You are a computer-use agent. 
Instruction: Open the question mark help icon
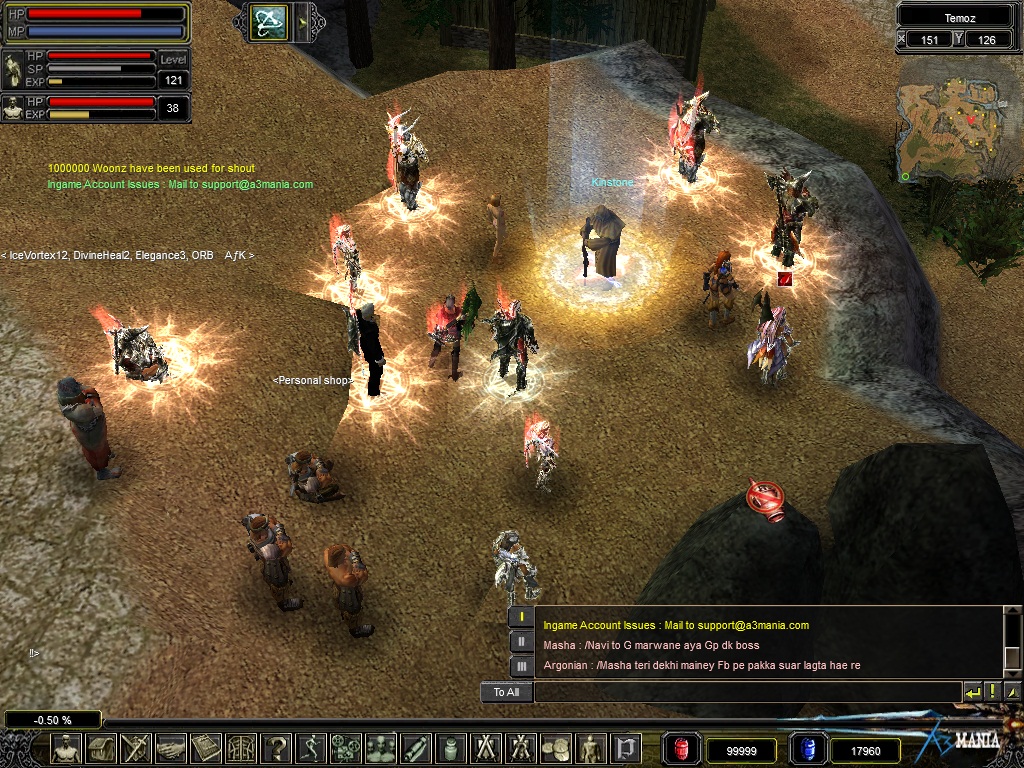pos(276,748)
